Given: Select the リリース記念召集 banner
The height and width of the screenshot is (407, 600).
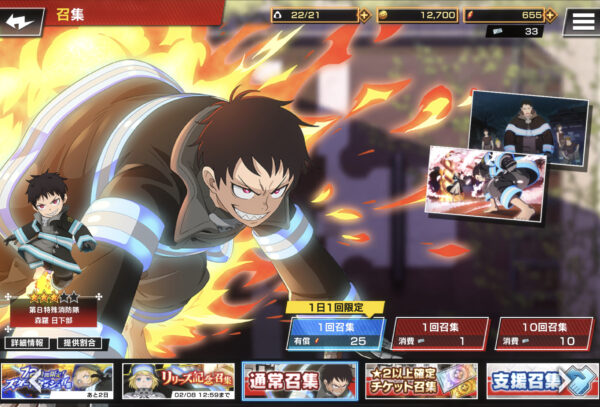Looking at the screenshot, I should (177, 380).
